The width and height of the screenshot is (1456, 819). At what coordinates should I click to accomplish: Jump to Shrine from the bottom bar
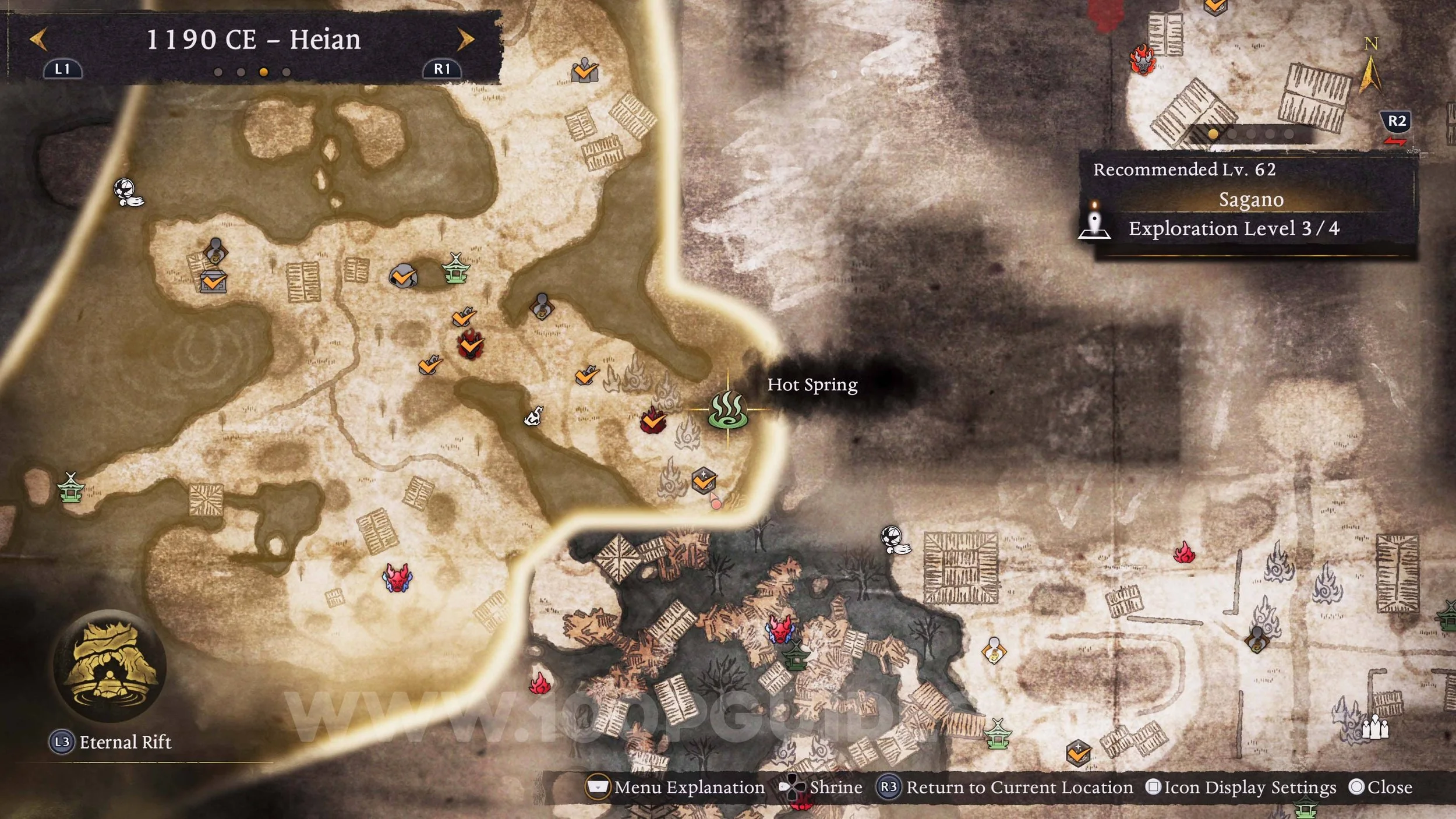click(822, 788)
